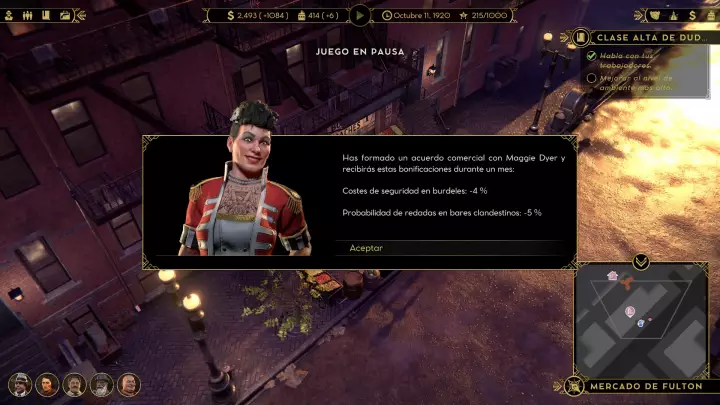This screenshot has width=720, height=405.
Task: Open the Mercado de Fulton compass icon
Action: click(574, 386)
